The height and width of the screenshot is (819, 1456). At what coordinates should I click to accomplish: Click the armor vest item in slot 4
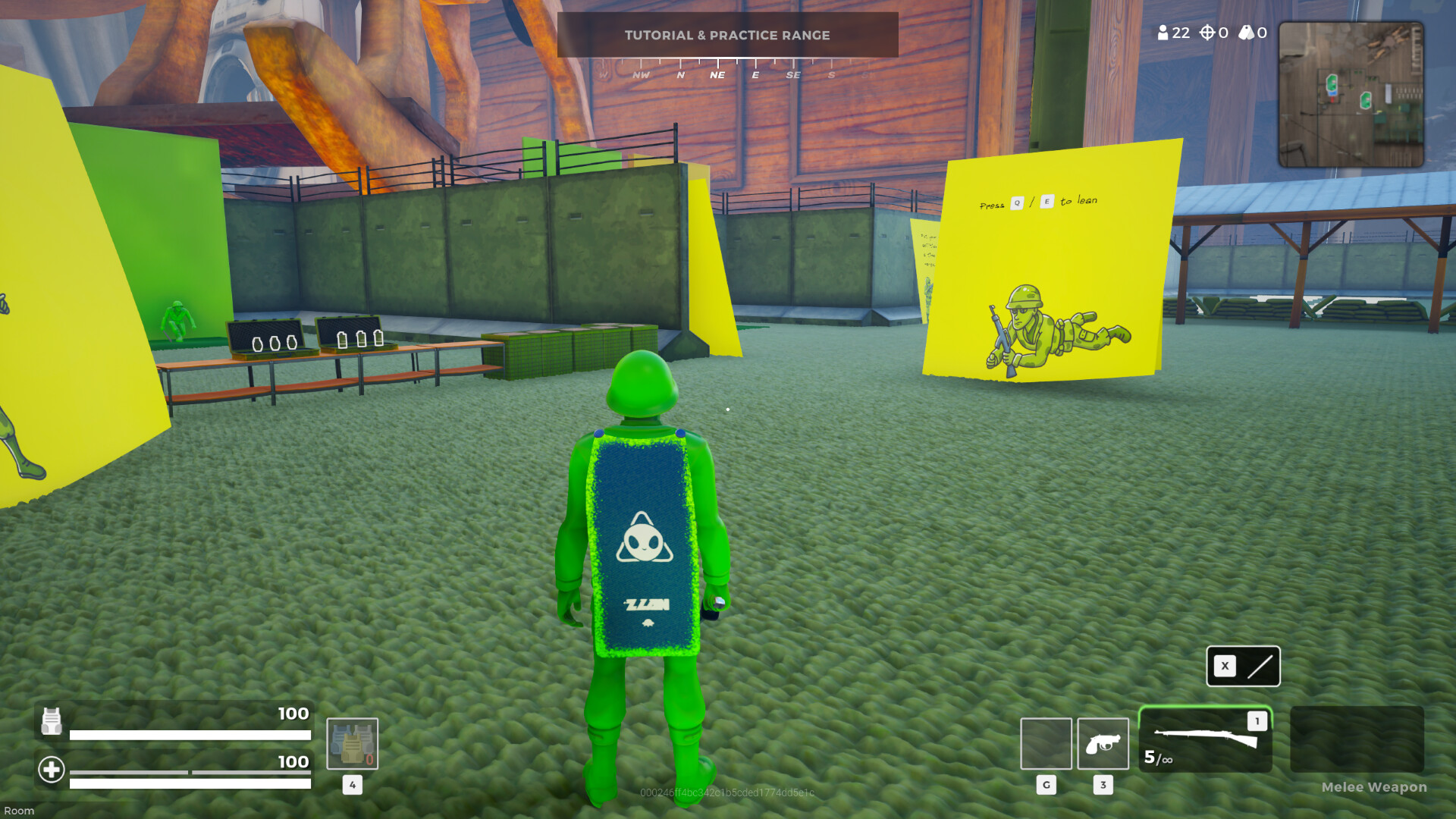click(x=352, y=743)
